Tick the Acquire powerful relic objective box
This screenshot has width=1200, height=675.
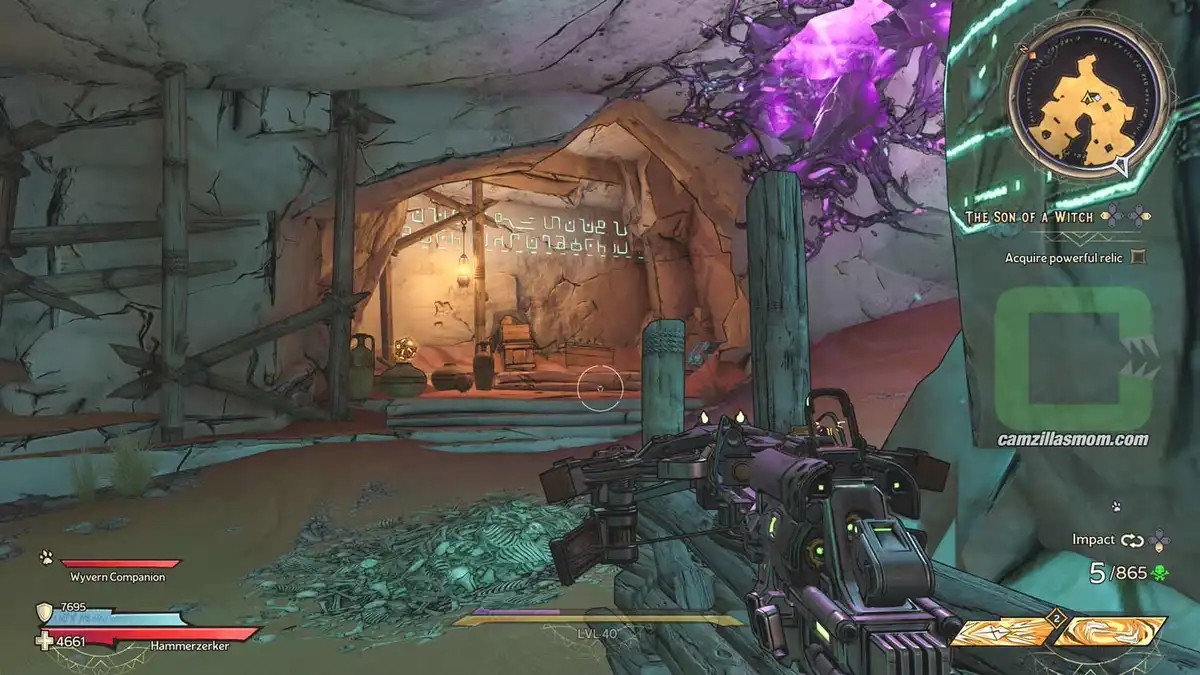click(x=1137, y=257)
